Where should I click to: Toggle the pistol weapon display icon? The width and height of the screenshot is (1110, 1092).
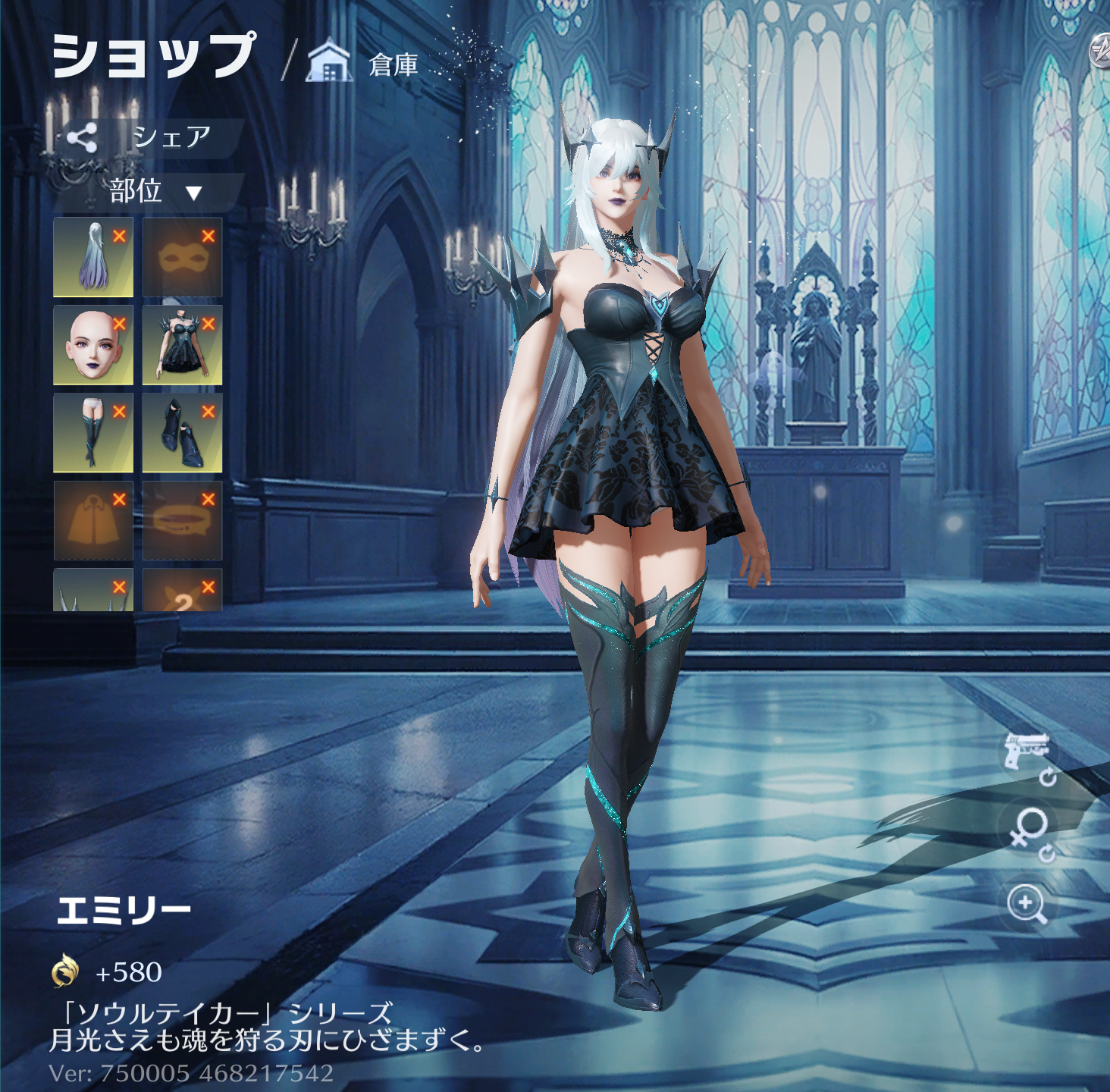(1027, 753)
